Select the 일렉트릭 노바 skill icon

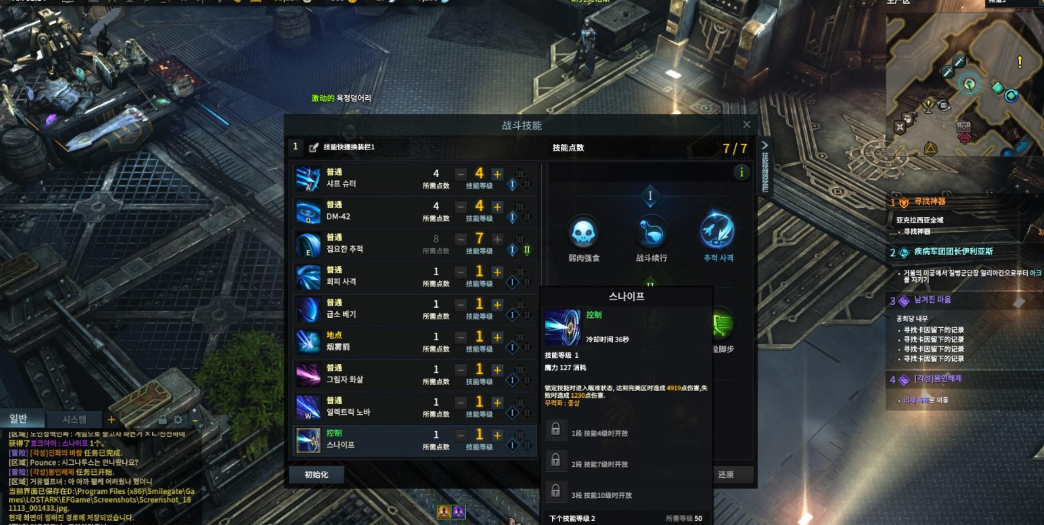308,404
